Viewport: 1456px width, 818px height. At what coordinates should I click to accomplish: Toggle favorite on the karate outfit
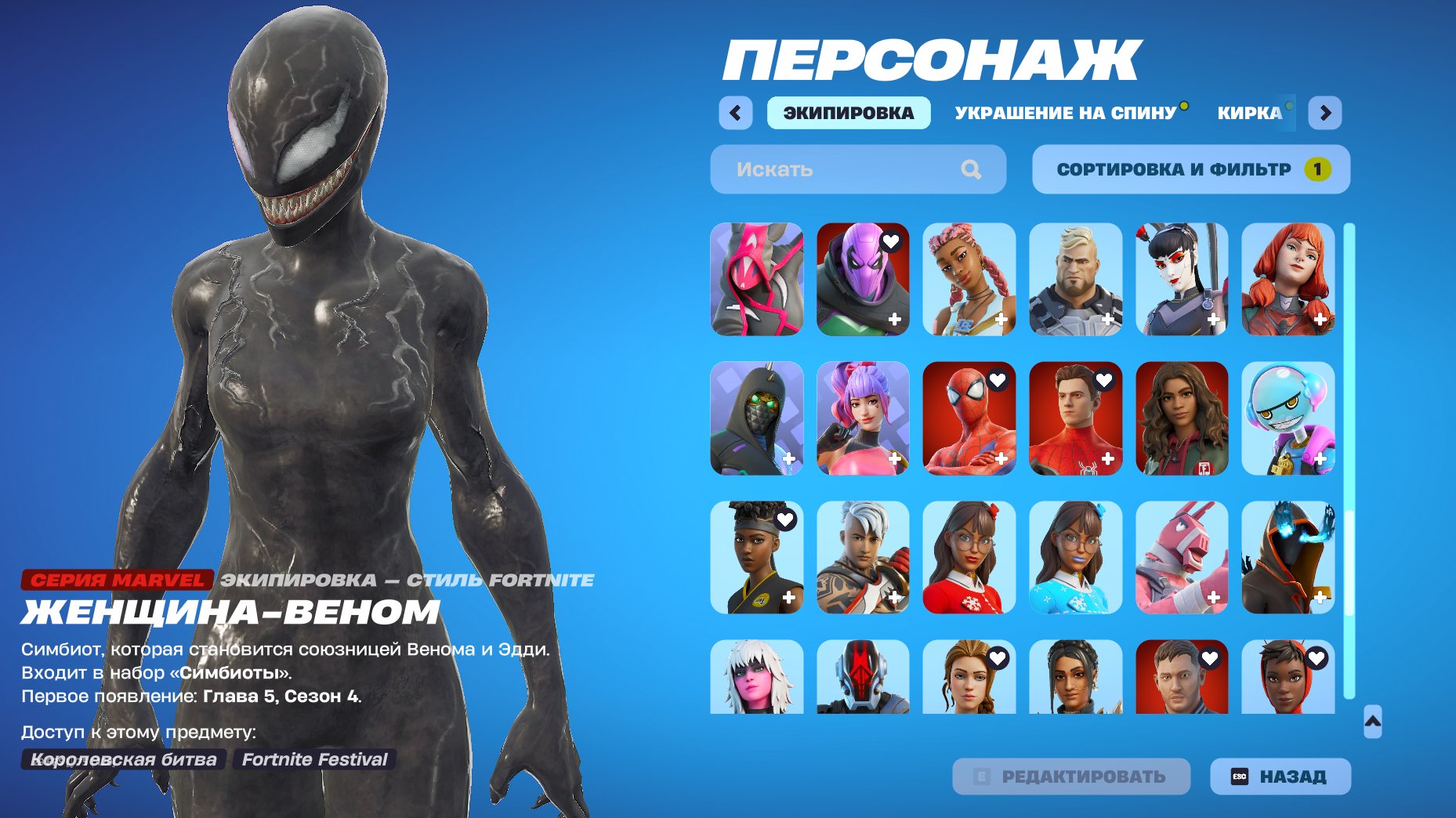784,521
